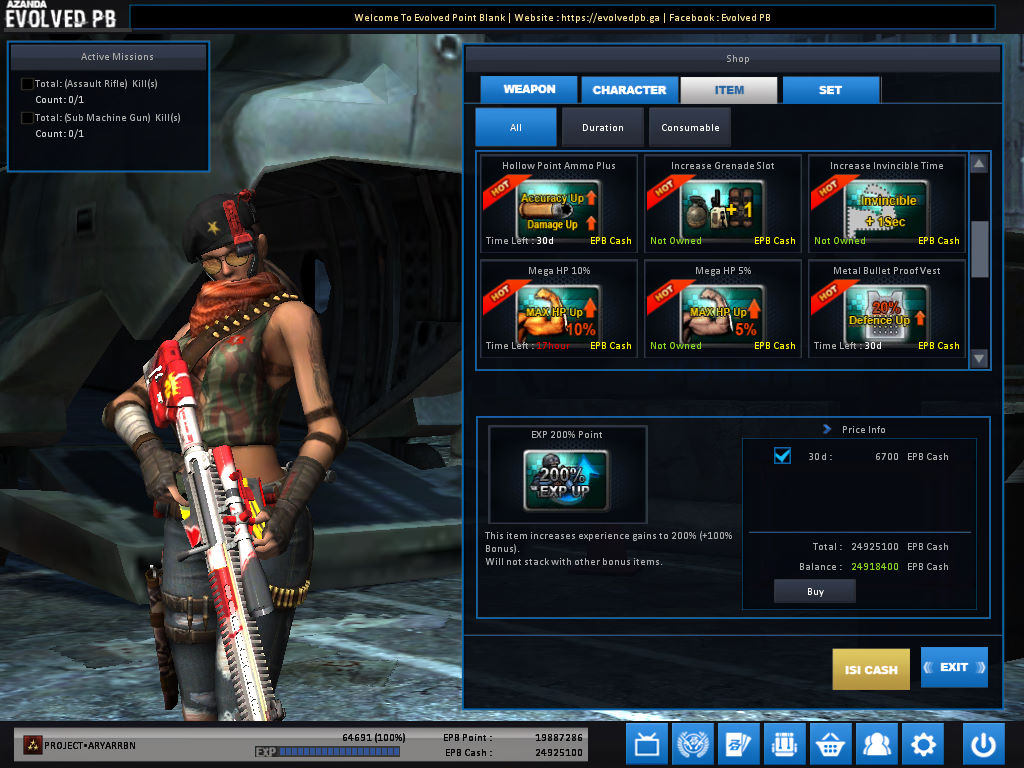Open the friends community icon
The width and height of the screenshot is (1024, 768).
(x=876, y=745)
